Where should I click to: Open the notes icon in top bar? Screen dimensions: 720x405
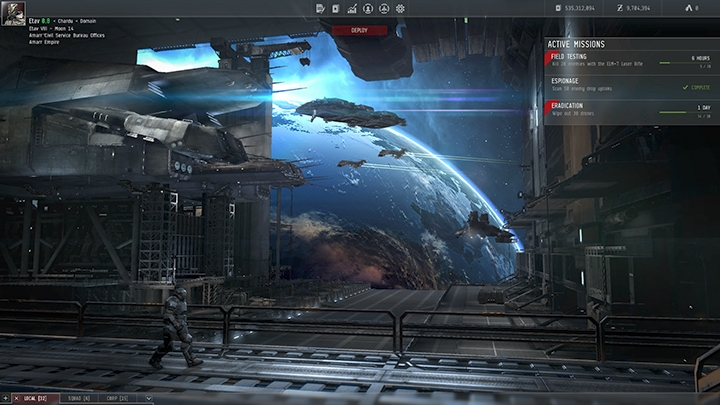[x=320, y=8]
